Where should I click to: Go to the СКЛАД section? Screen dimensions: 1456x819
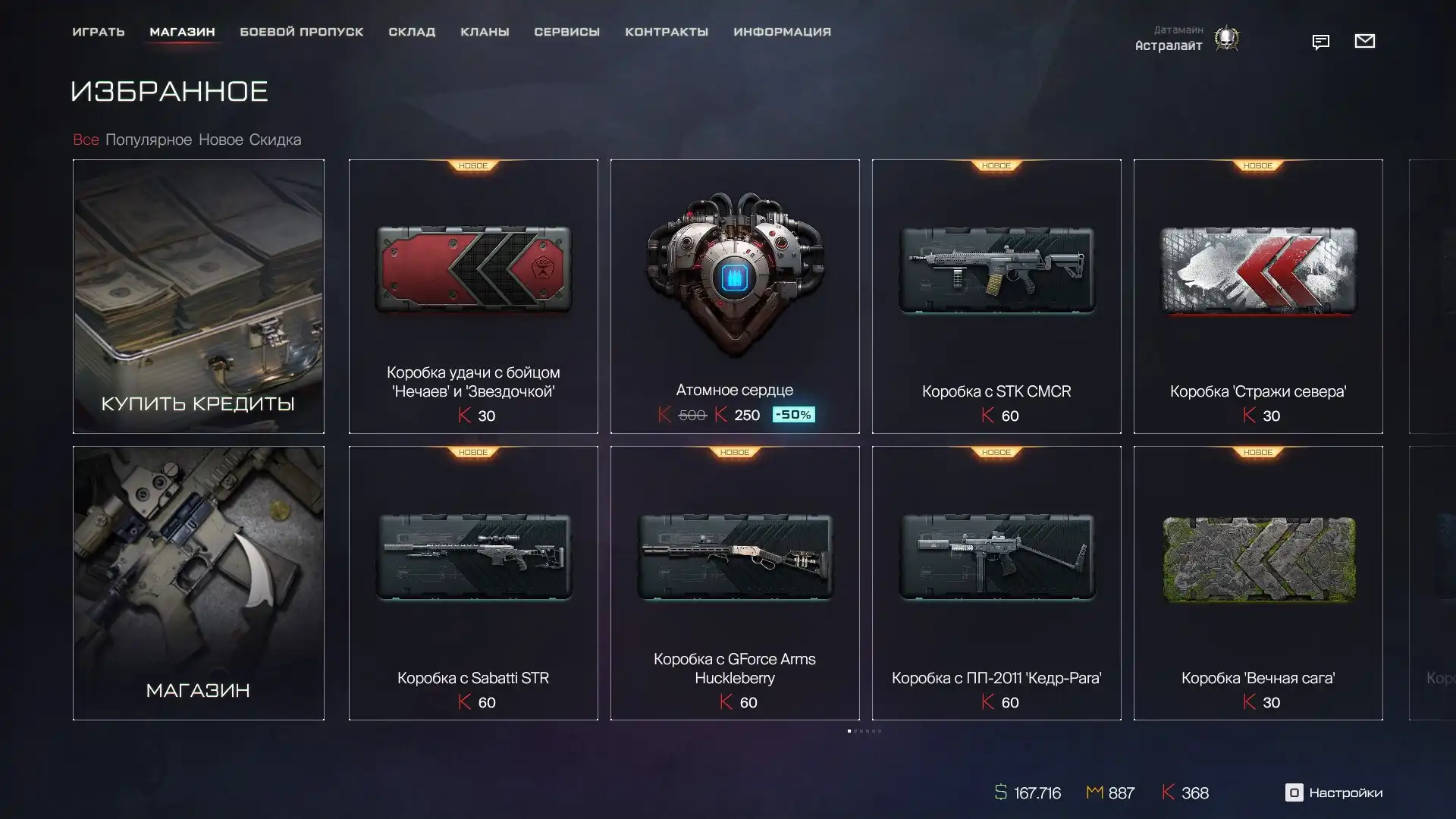(x=412, y=32)
